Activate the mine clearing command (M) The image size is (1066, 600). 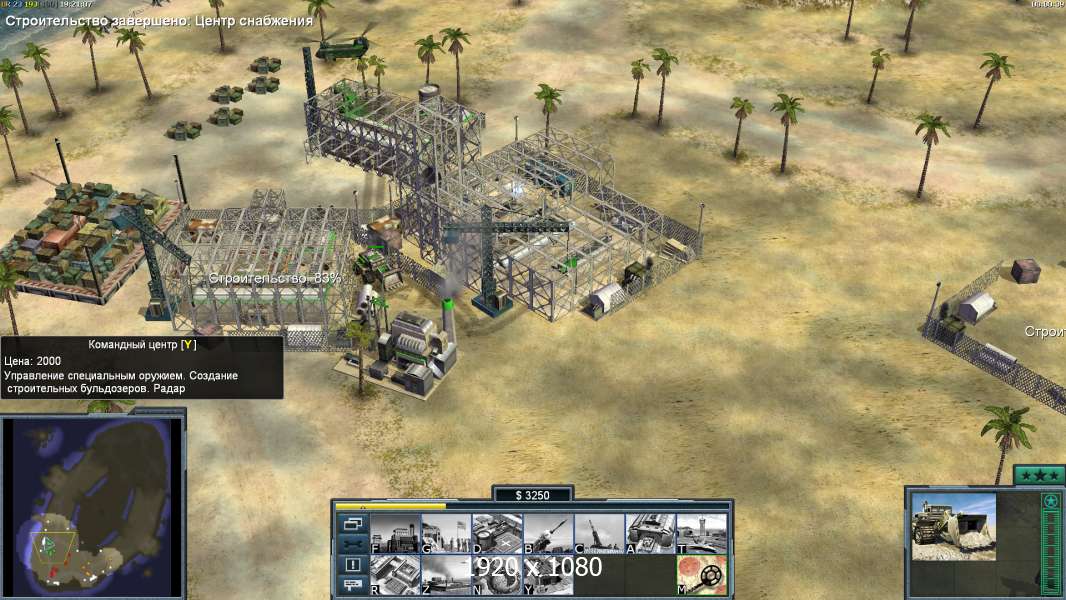[x=701, y=574]
